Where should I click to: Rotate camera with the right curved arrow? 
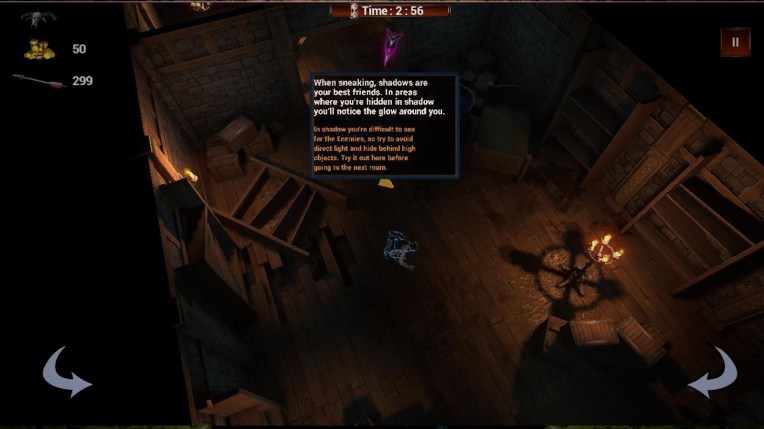[x=712, y=372]
